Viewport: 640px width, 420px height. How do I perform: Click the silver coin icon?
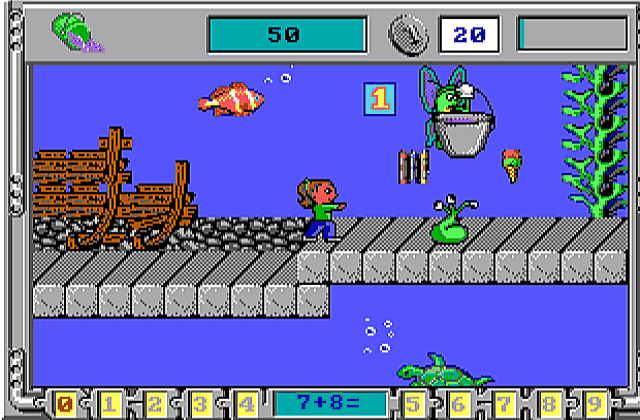[408, 35]
